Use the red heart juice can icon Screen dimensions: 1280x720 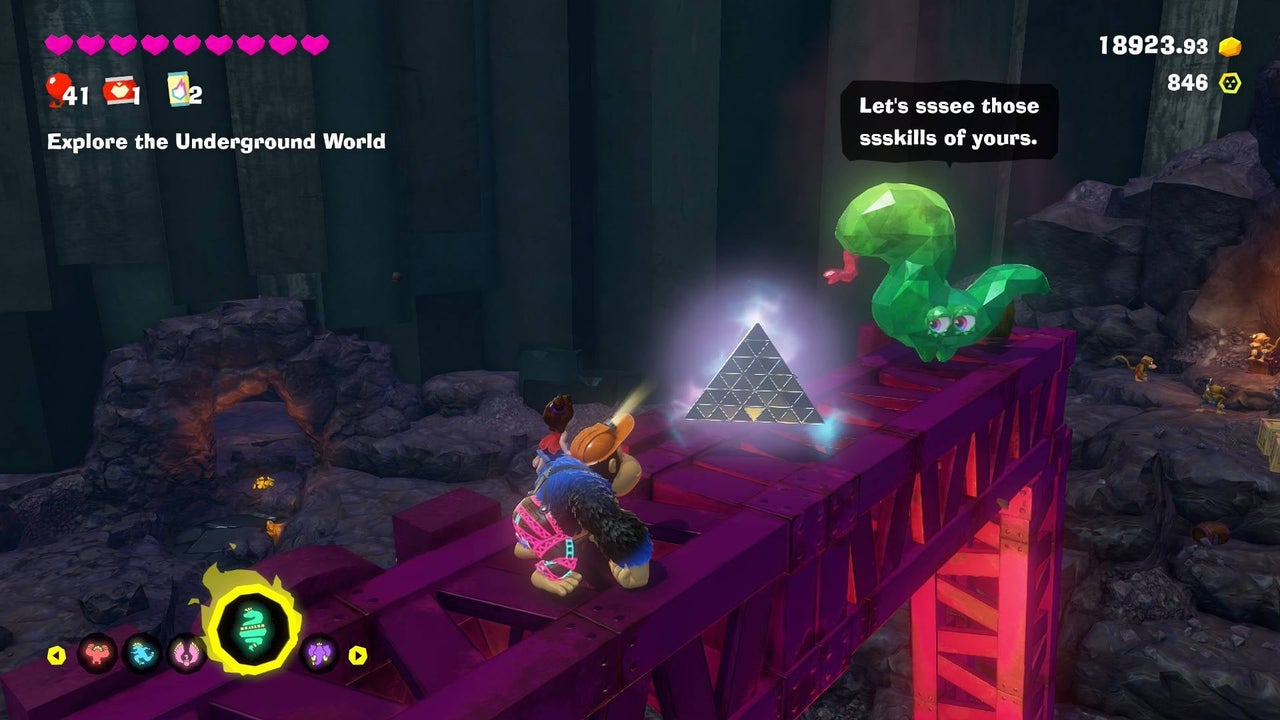tap(119, 91)
